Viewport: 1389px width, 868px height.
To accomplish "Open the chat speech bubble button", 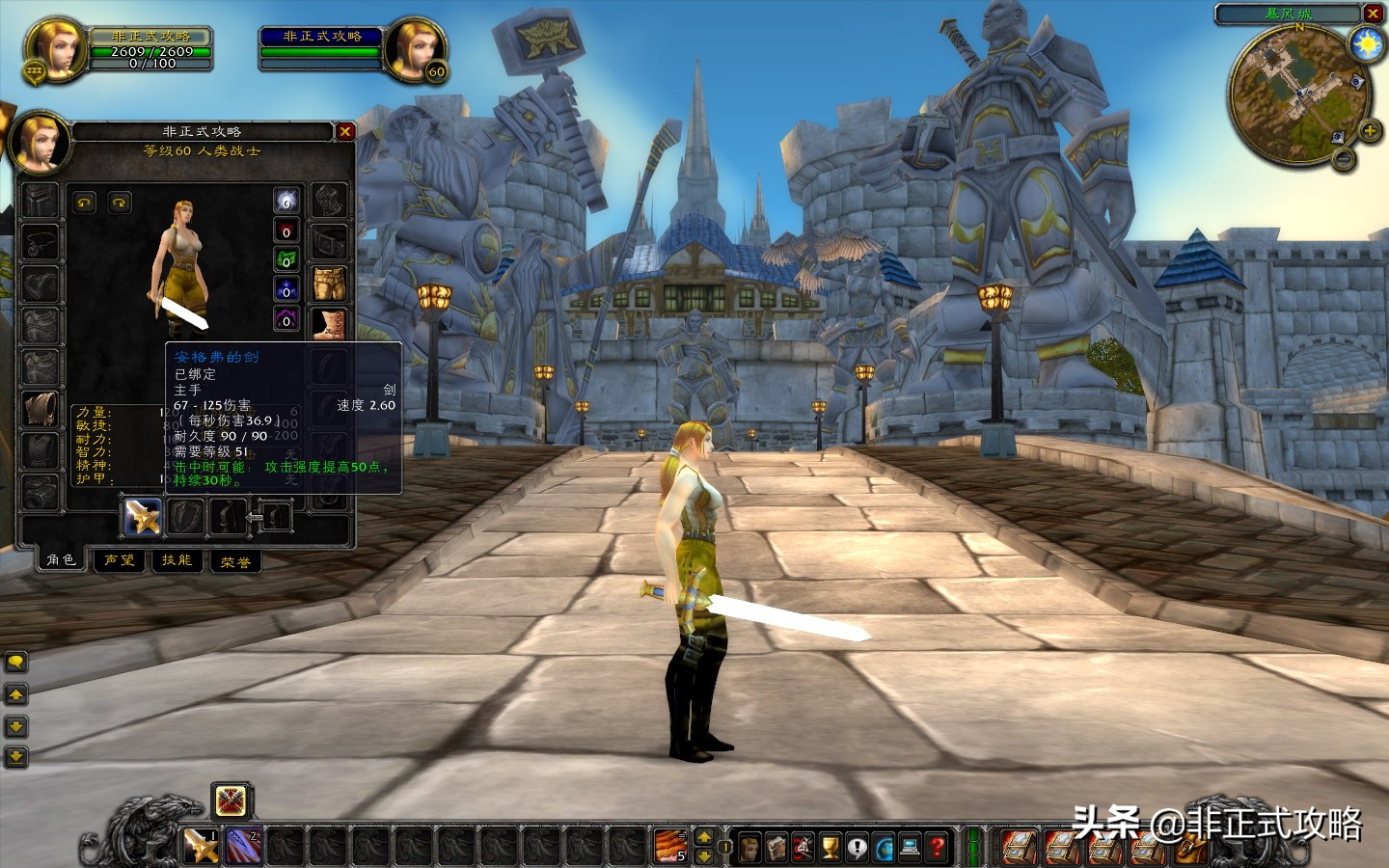I will click(16, 662).
